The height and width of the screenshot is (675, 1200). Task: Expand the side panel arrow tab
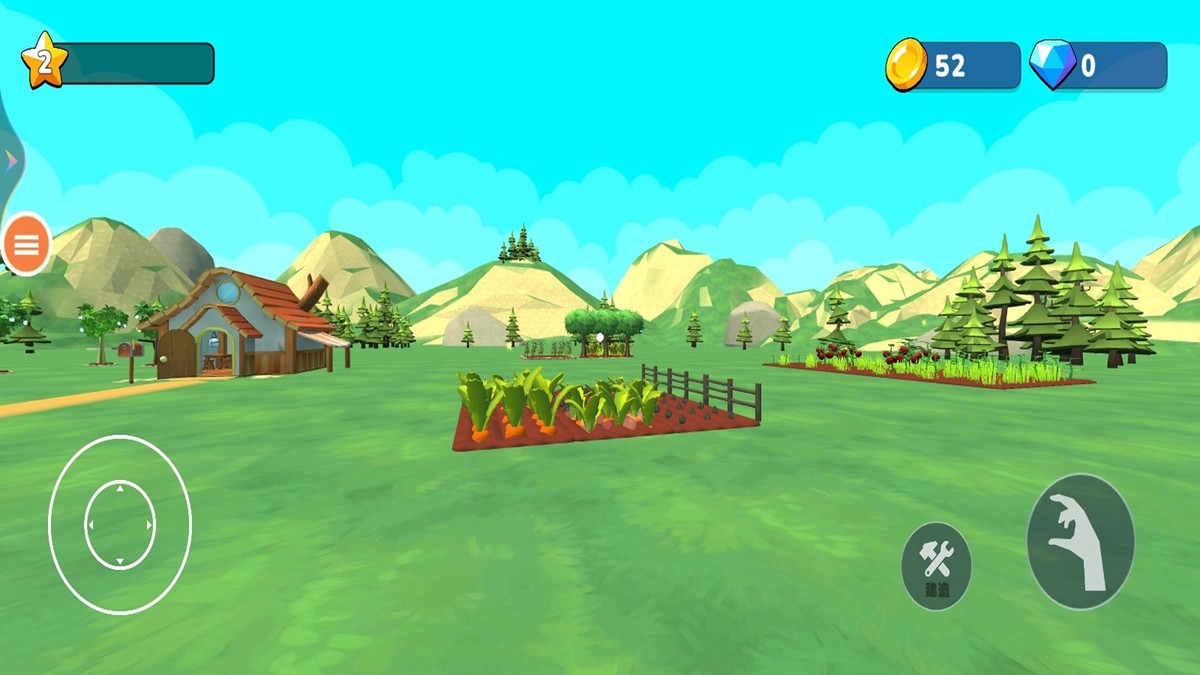tap(10, 160)
